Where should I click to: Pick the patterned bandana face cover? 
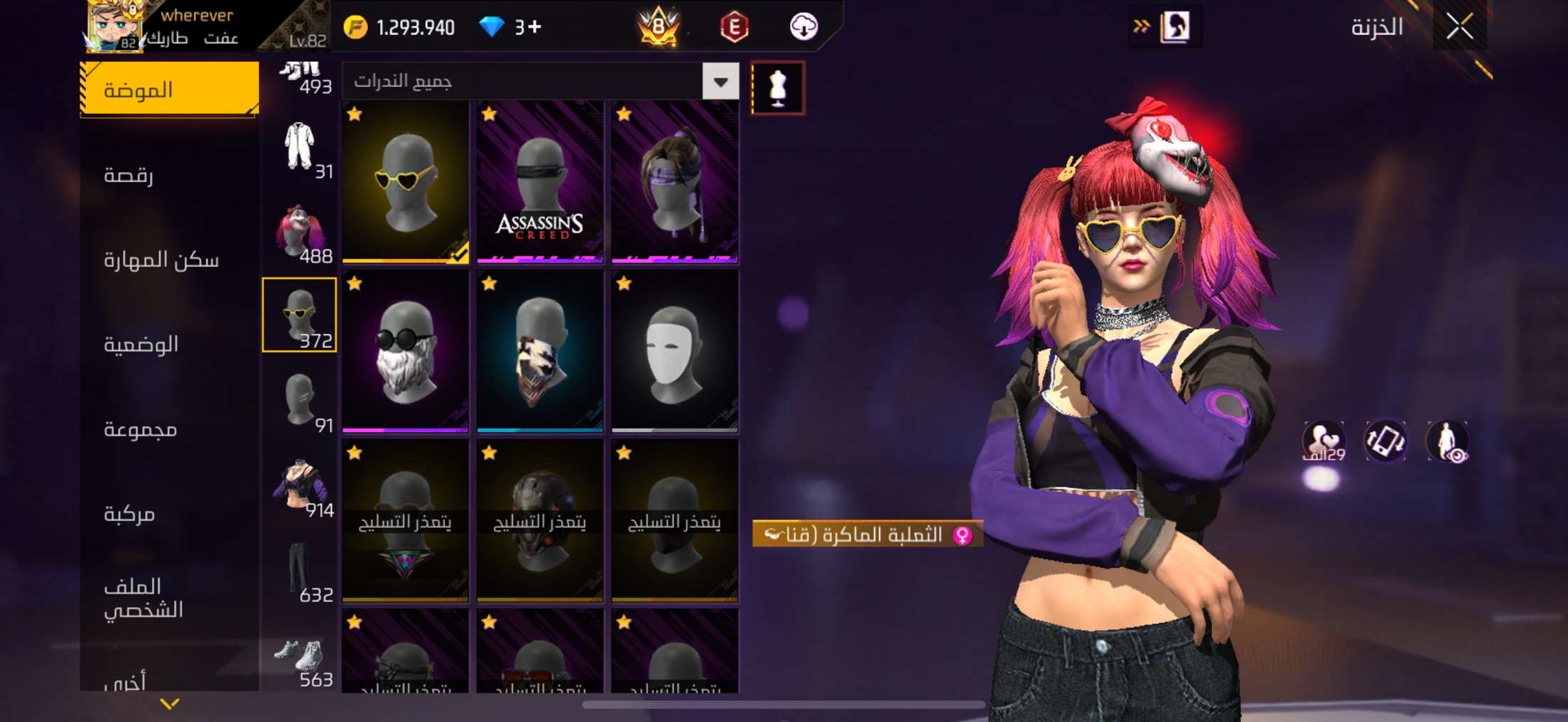click(540, 352)
